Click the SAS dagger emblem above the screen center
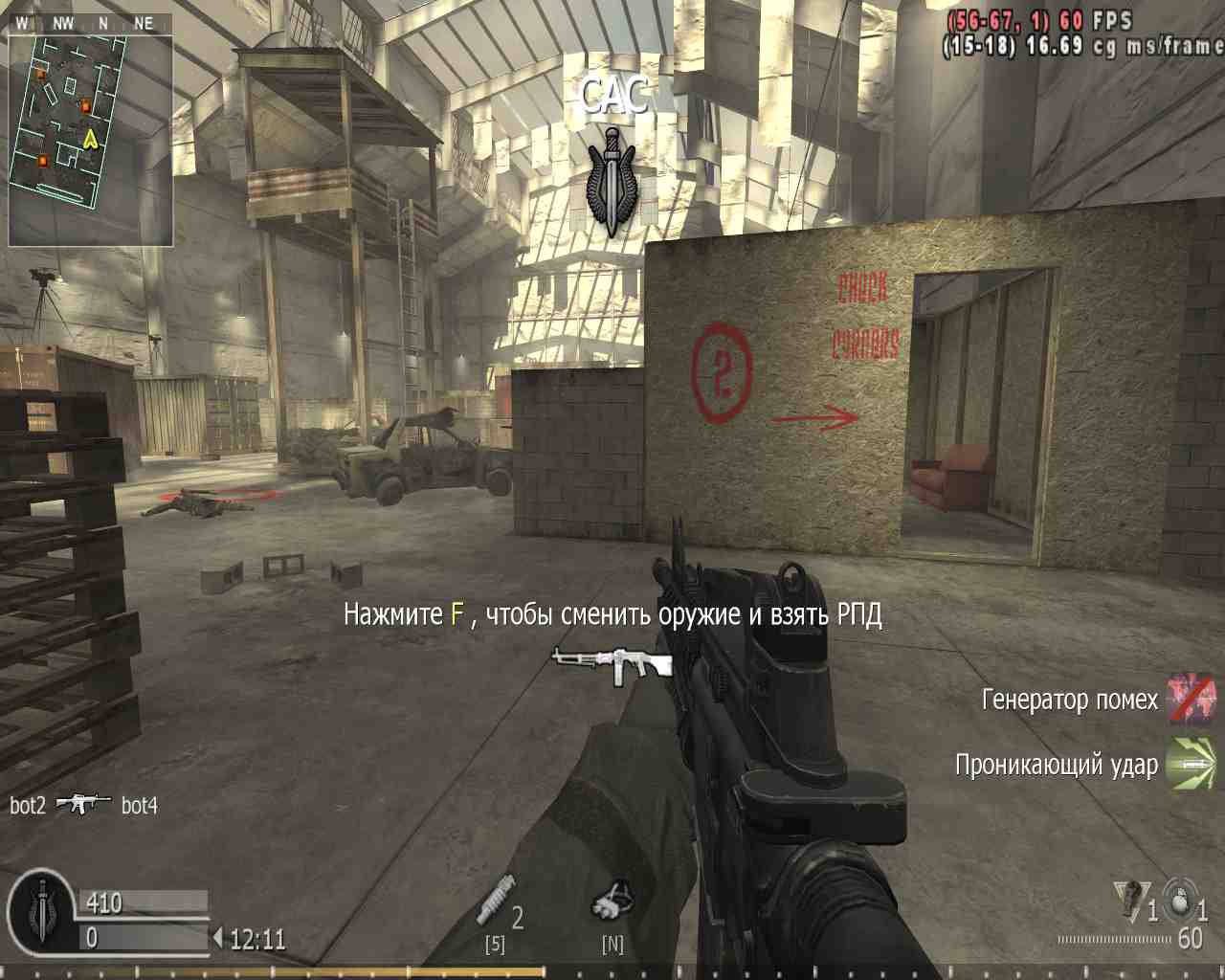The width and height of the screenshot is (1225, 980). [x=611, y=177]
